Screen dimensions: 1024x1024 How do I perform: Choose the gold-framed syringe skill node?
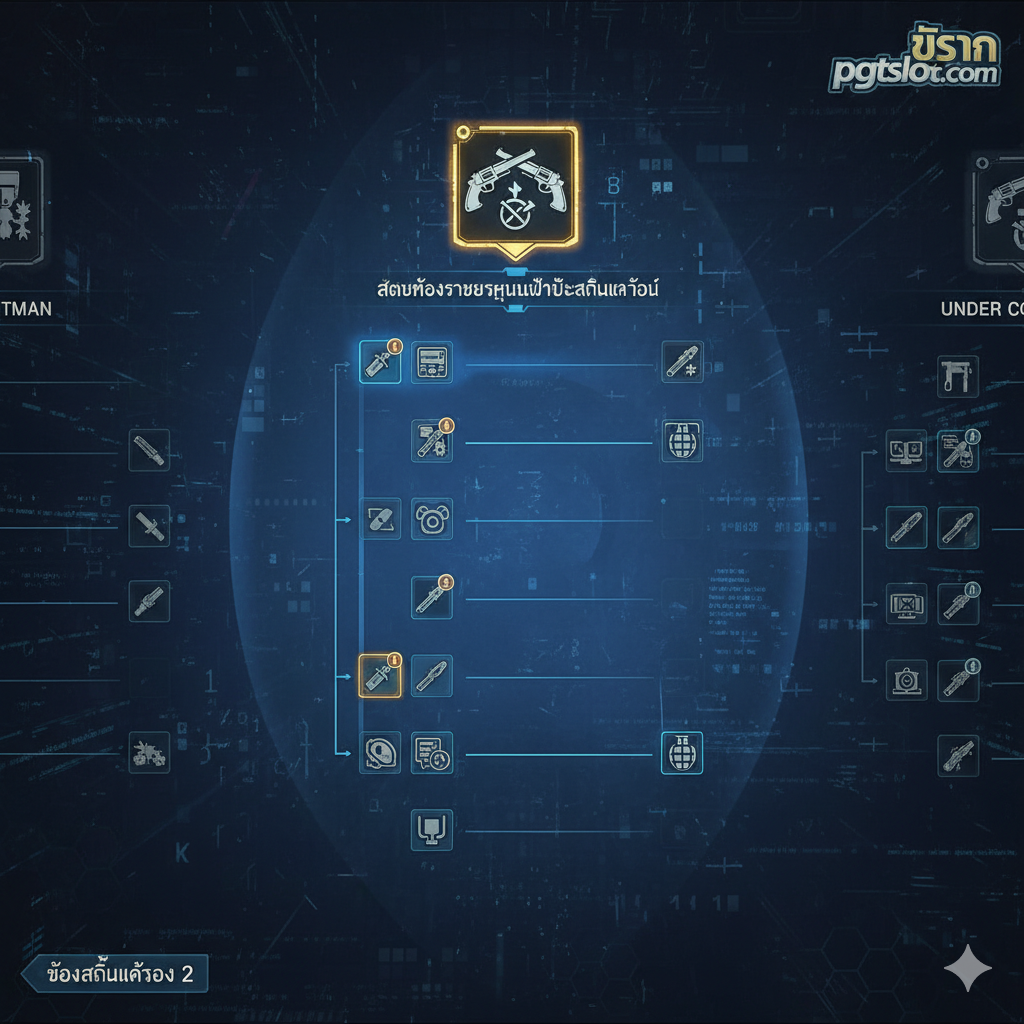coord(380,676)
